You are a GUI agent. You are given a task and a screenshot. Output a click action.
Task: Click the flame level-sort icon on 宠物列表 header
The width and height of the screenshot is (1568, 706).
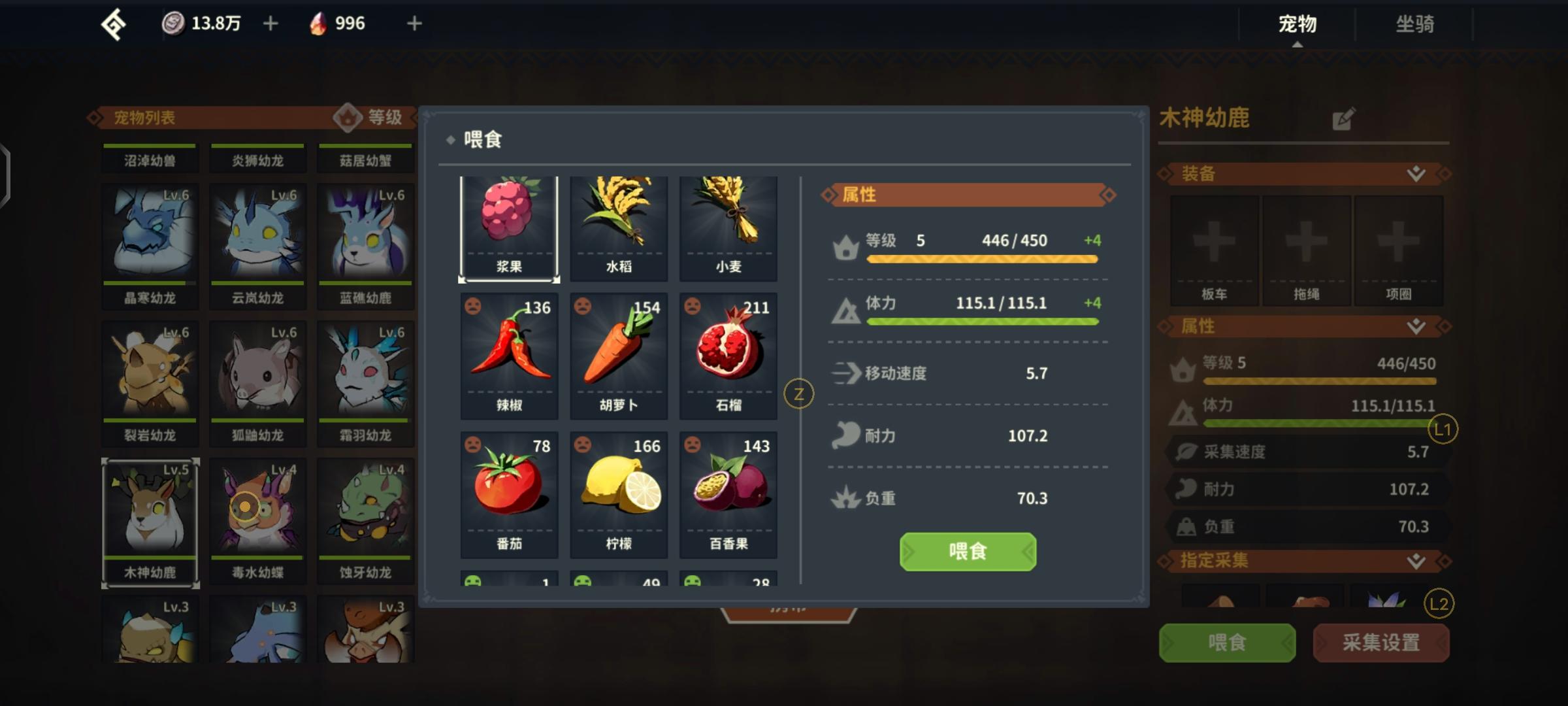click(x=350, y=118)
